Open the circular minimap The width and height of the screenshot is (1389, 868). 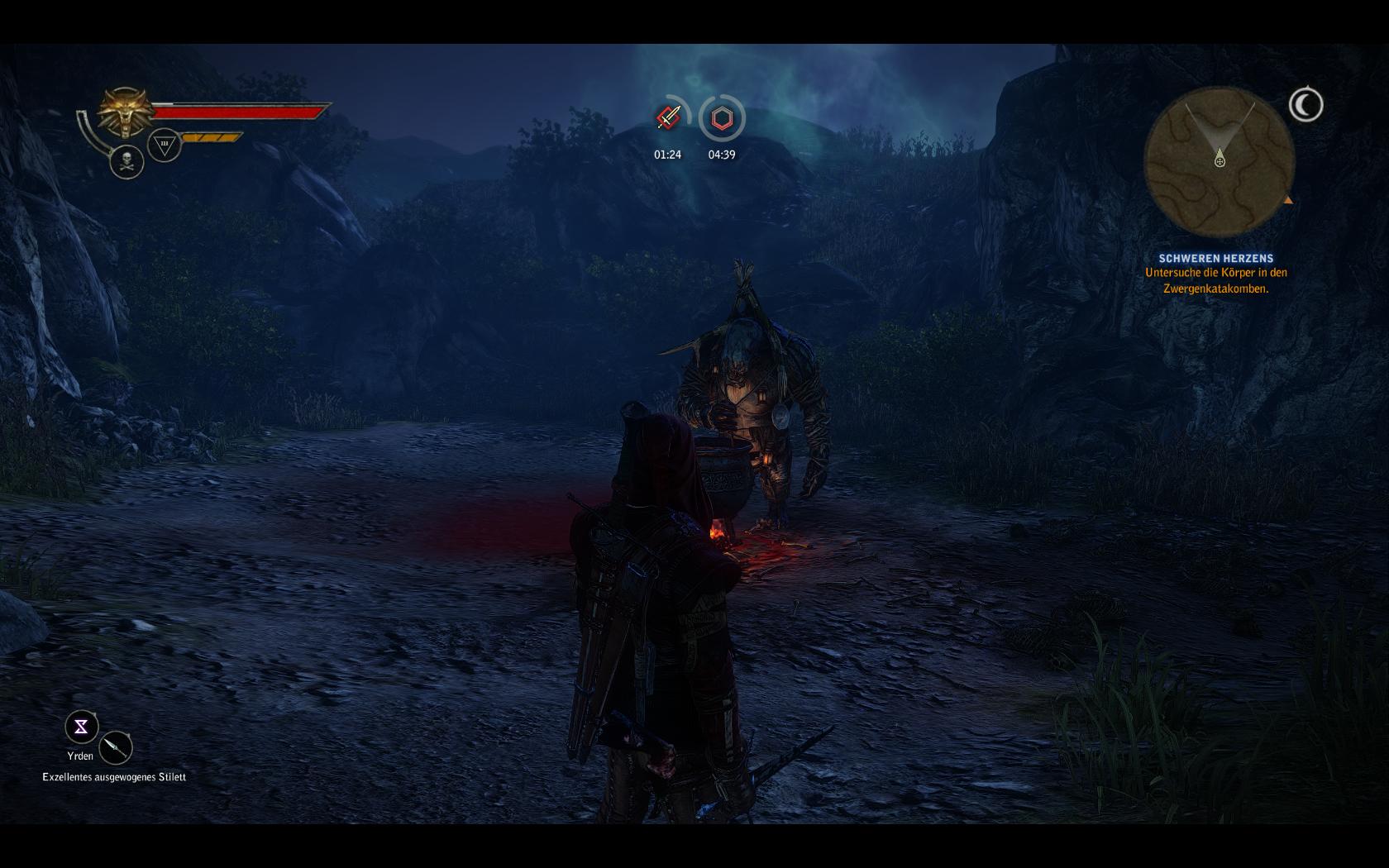(1219, 163)
